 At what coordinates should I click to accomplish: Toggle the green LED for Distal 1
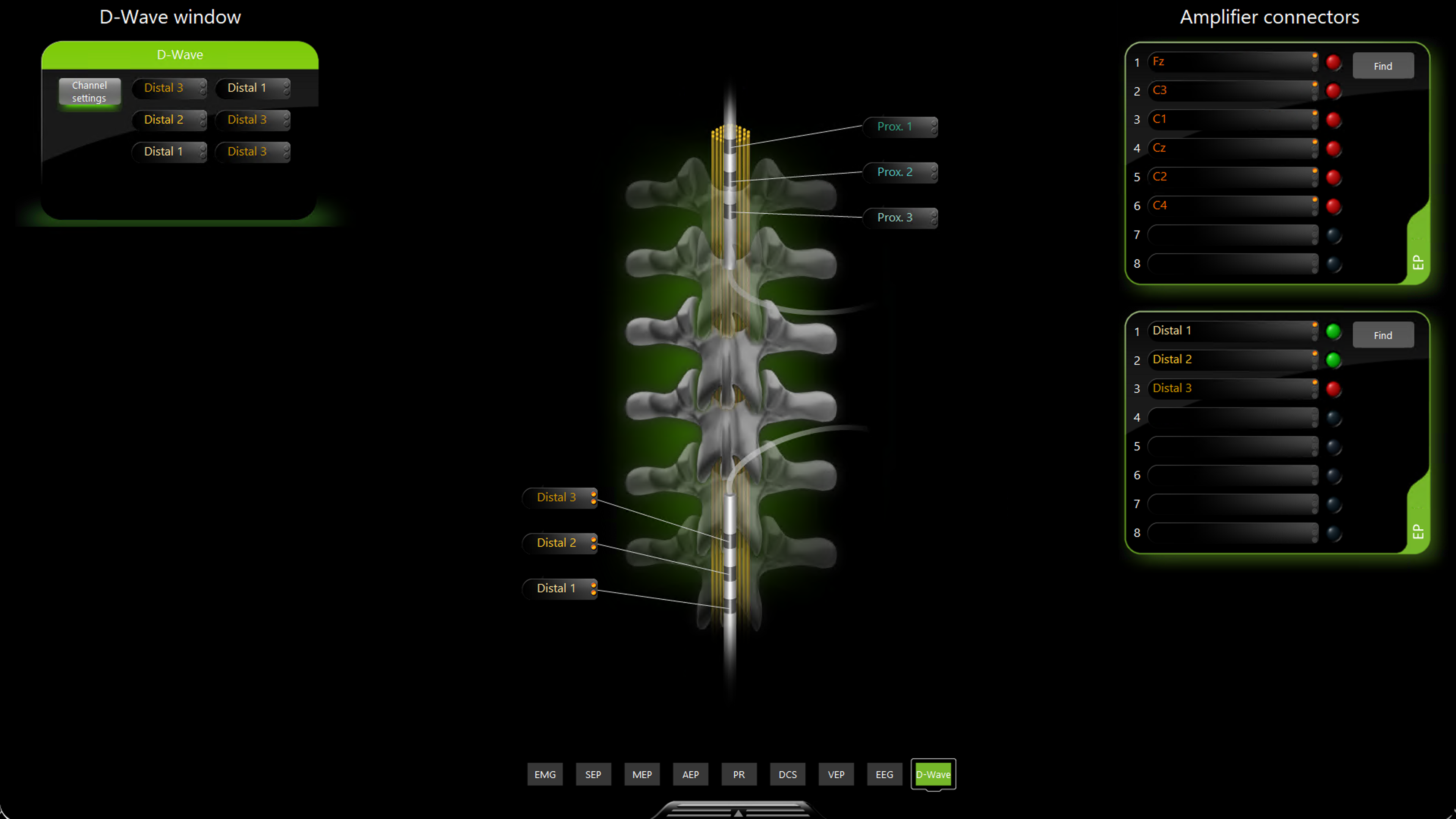click(x=1334, y=331)
